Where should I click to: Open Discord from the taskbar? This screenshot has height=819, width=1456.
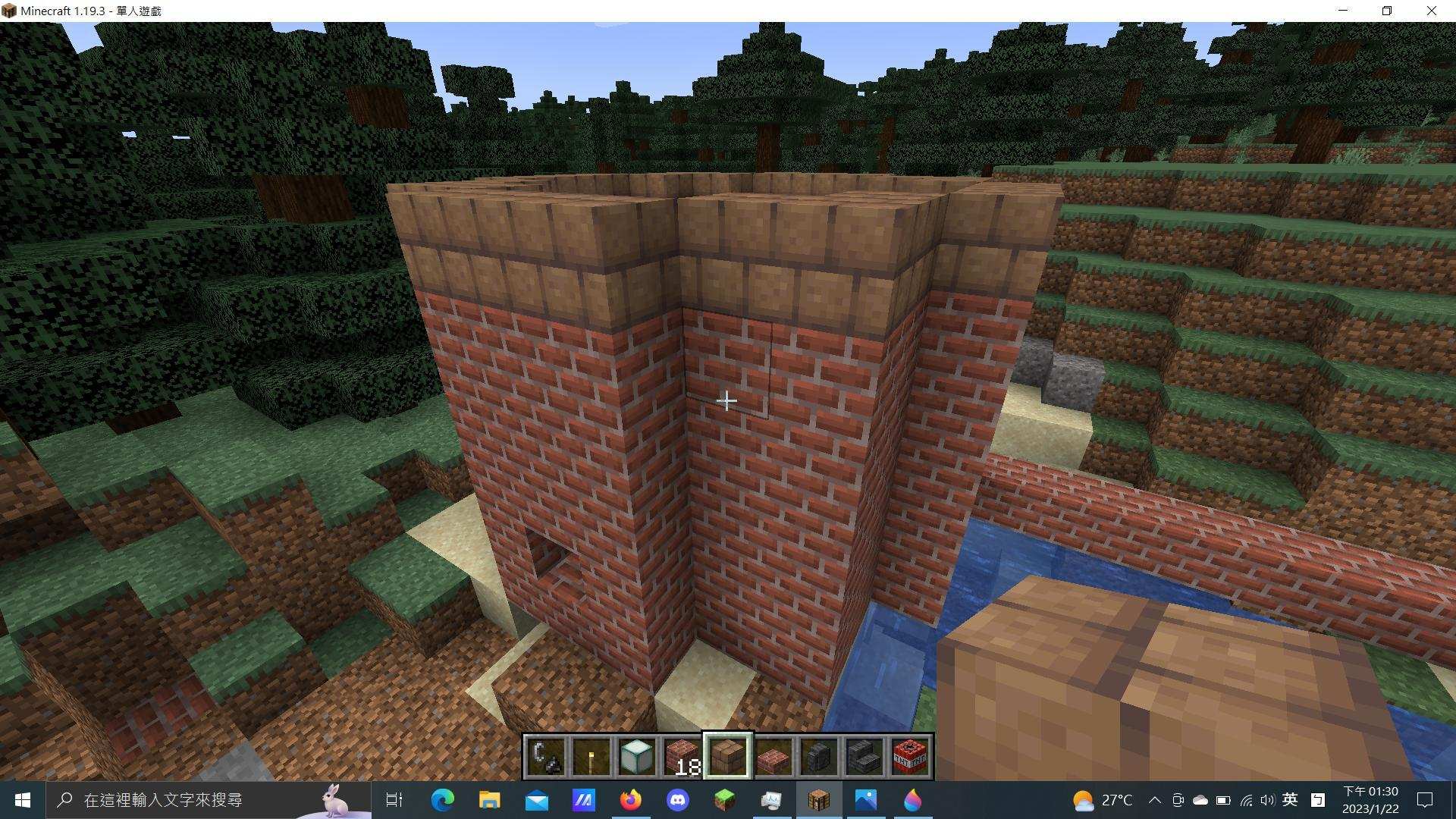[x=679, y=799]
